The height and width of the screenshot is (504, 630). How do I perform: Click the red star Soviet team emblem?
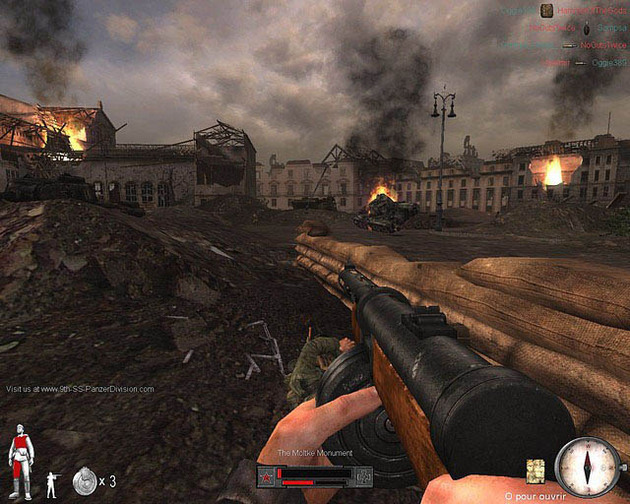tap(267, 475)
